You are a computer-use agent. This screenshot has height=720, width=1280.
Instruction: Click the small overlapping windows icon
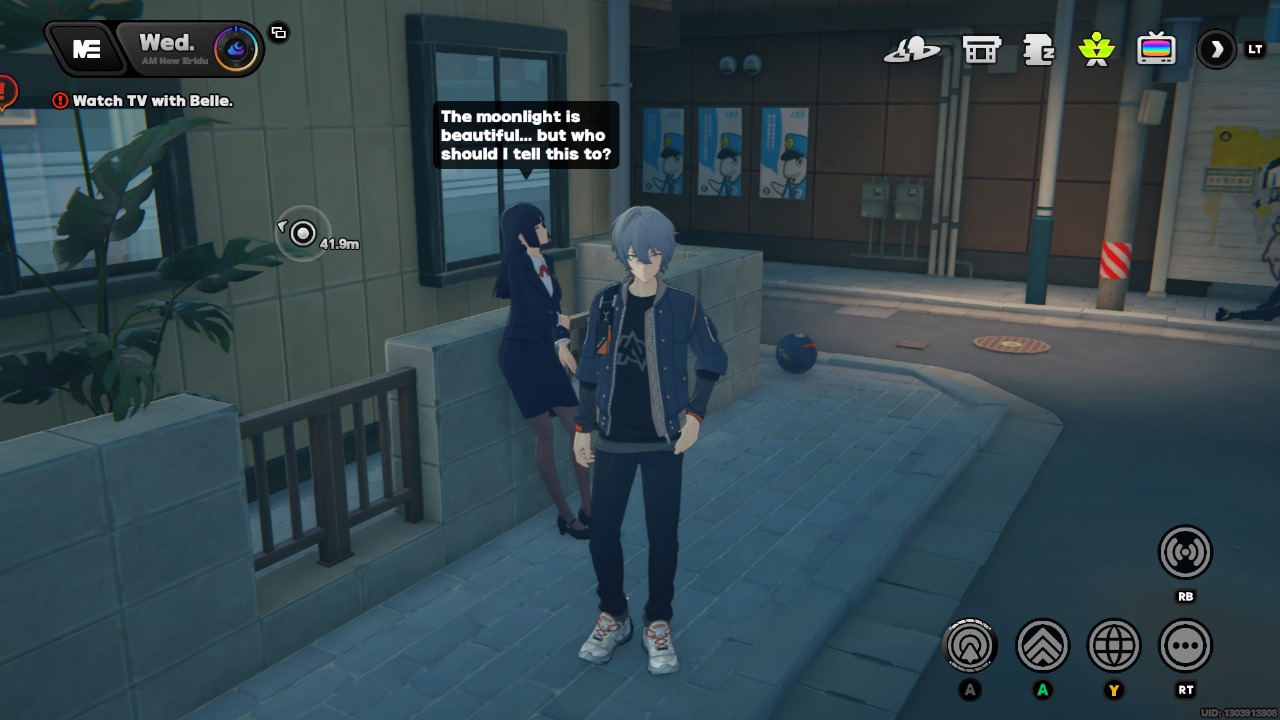coord(279,33)
